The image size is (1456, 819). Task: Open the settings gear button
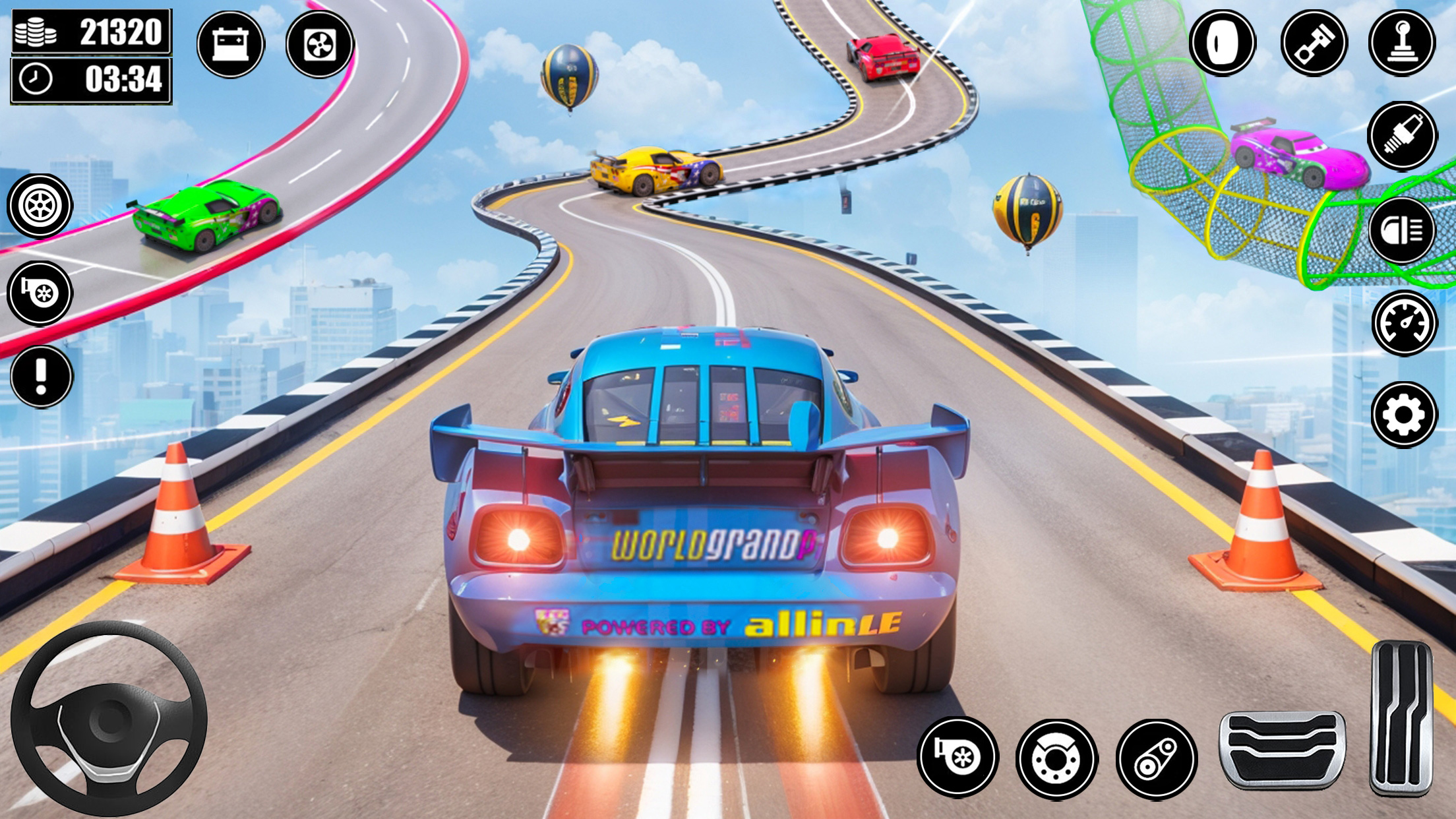click(x=1404, y=415)
